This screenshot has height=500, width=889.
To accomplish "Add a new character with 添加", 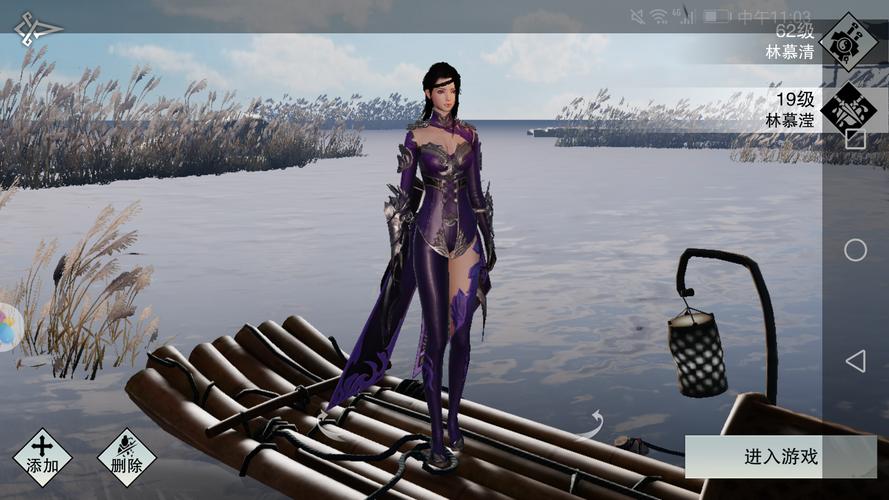I will (x=42, y=457).
